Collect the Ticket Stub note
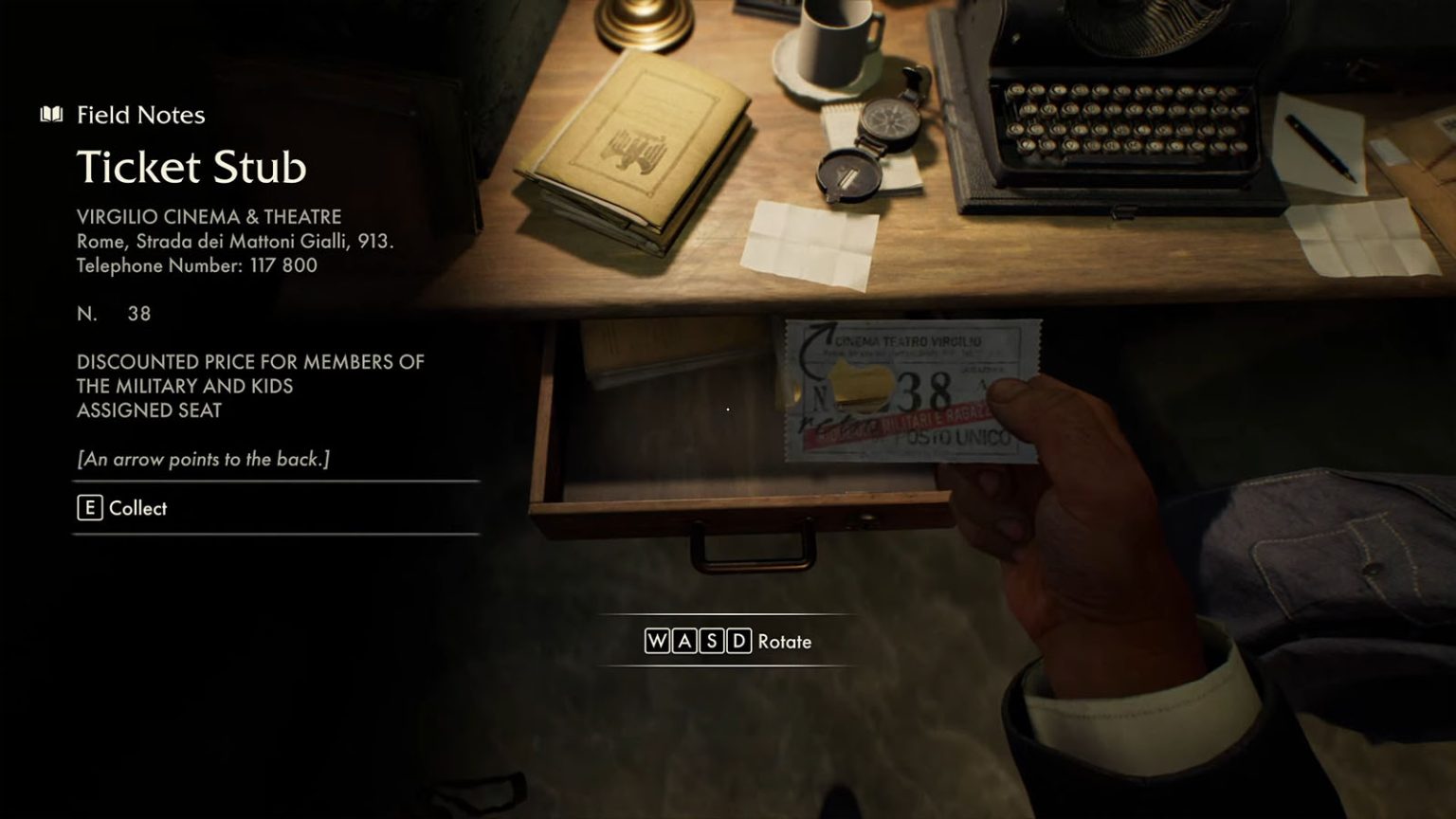Screen dimensions: 1456x819 pos(122,508)
